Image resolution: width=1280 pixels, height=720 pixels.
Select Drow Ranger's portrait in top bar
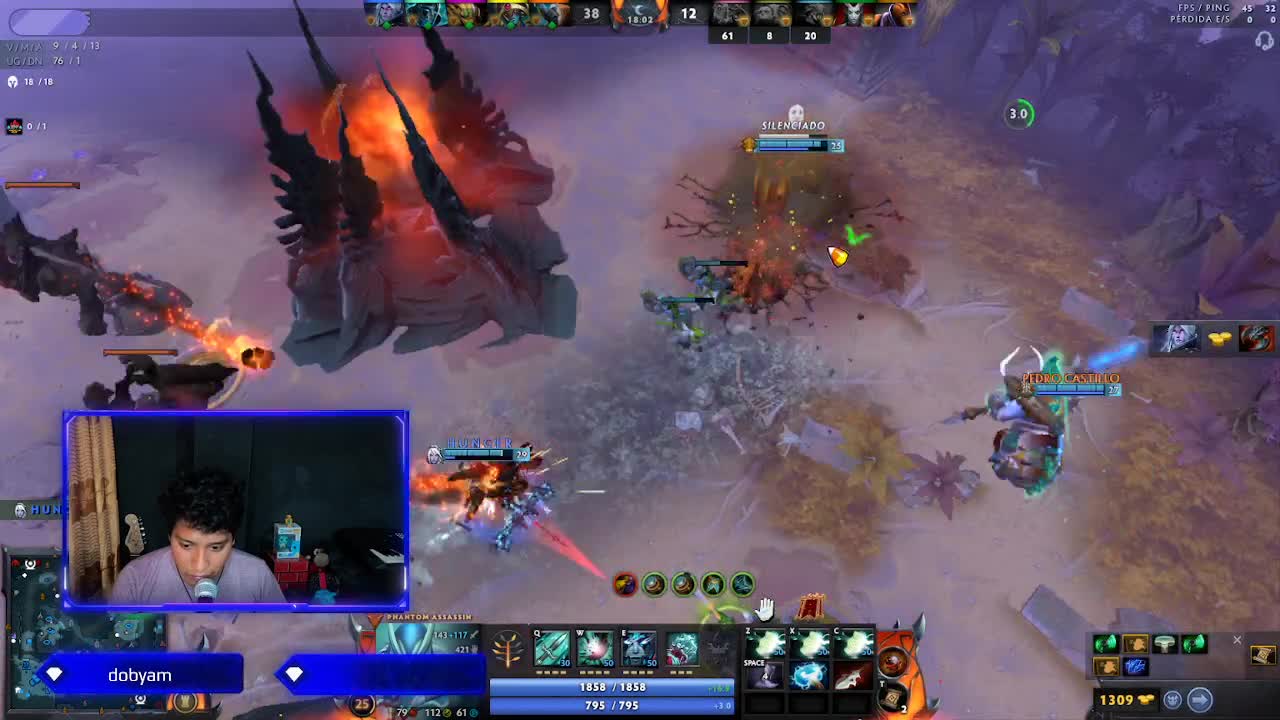pyautogui.click(x=385, y=14)
